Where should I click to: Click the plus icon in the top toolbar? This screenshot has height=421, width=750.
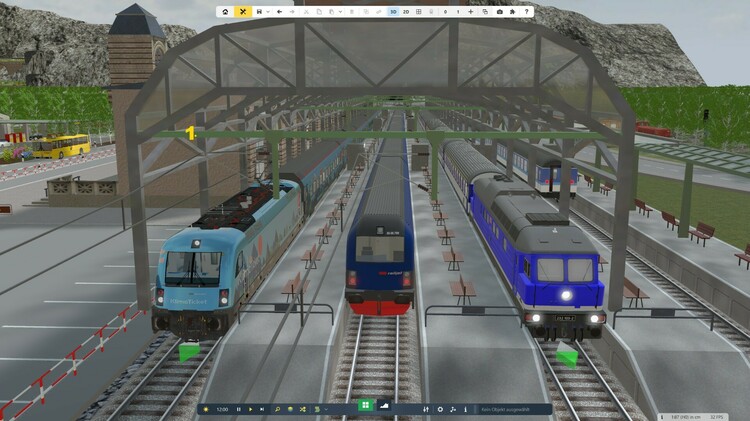[470, 12]
